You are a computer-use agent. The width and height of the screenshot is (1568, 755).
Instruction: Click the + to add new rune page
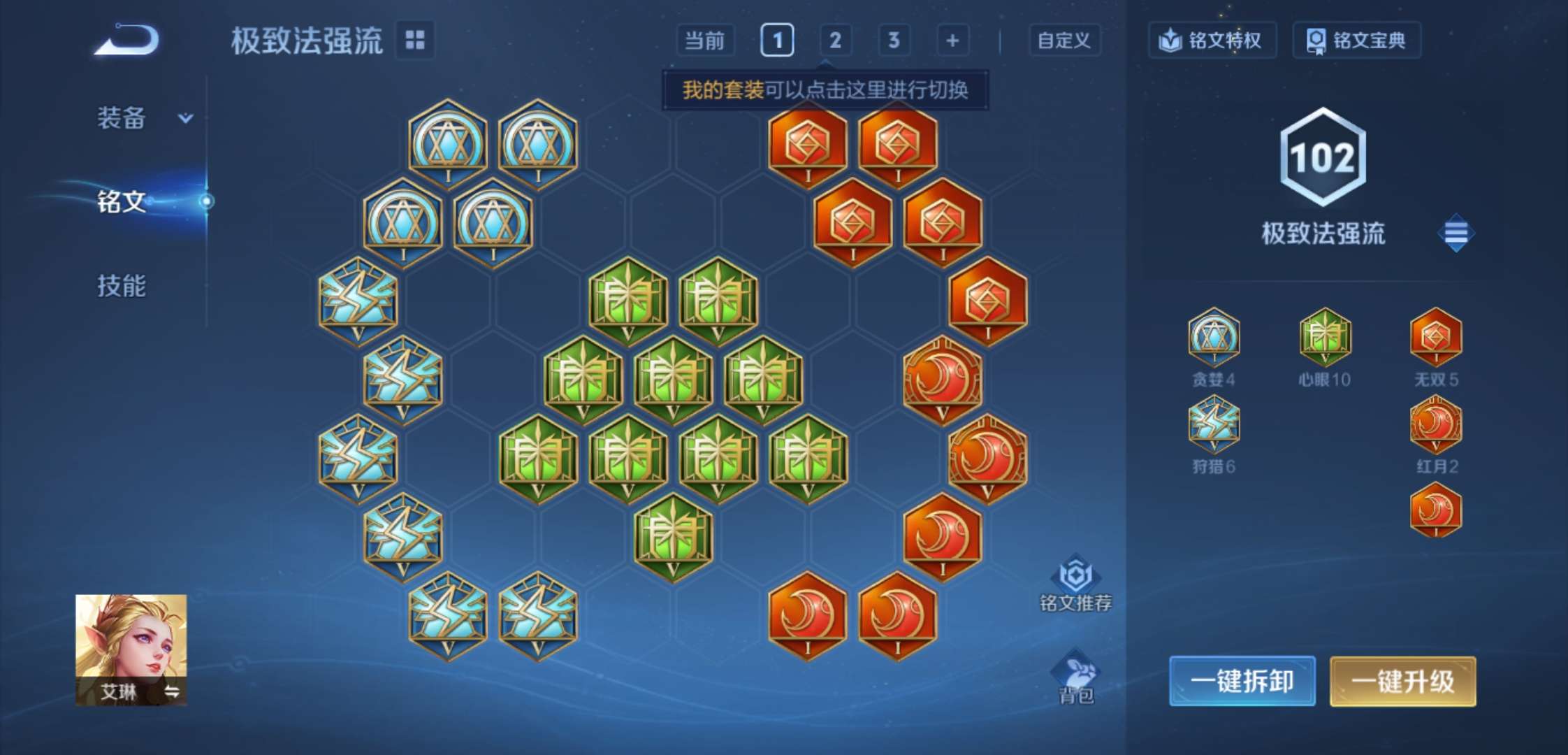click(951, 40)
